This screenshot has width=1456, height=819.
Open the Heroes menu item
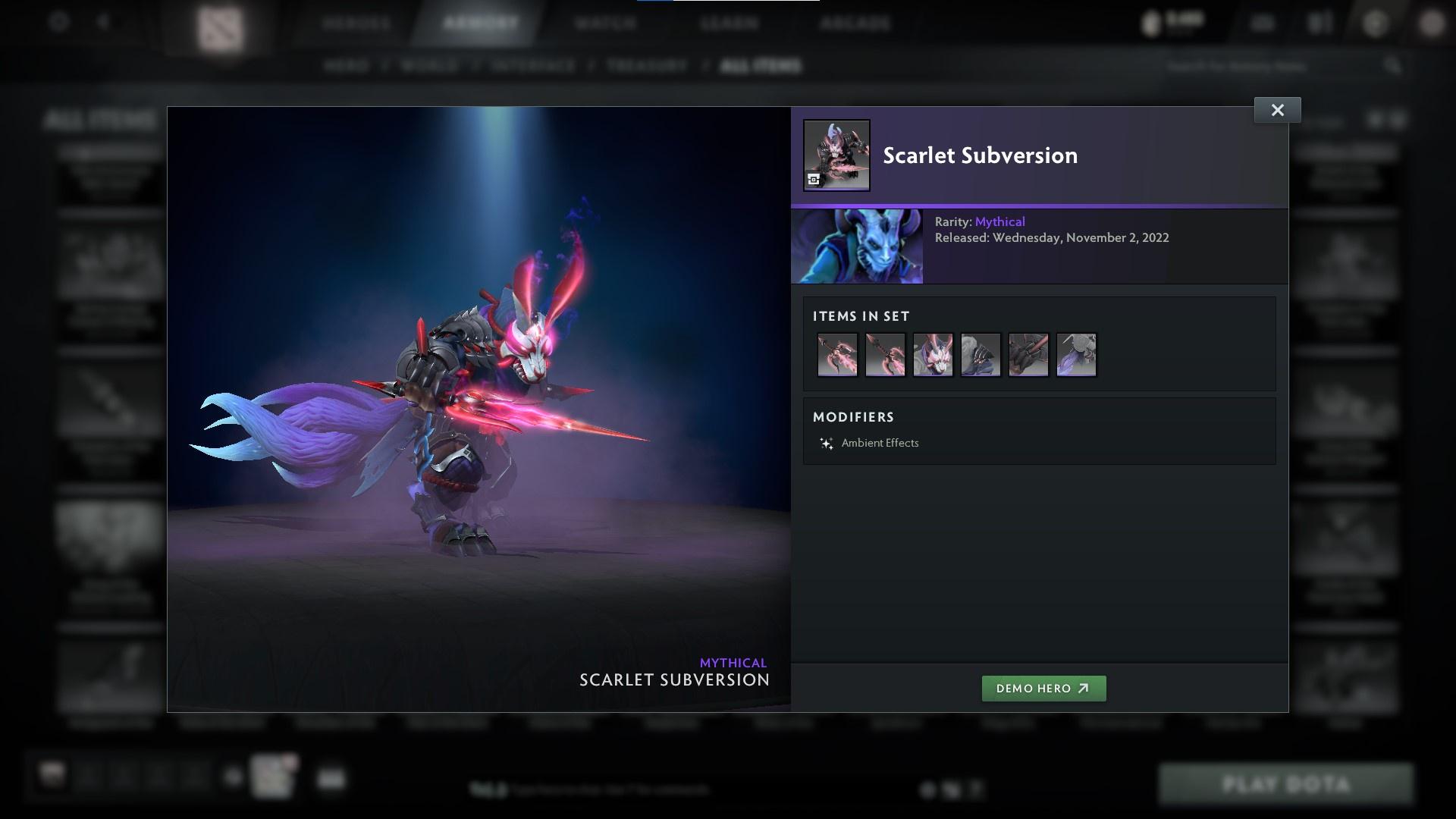pyautogui.click(x=356, y=23)
